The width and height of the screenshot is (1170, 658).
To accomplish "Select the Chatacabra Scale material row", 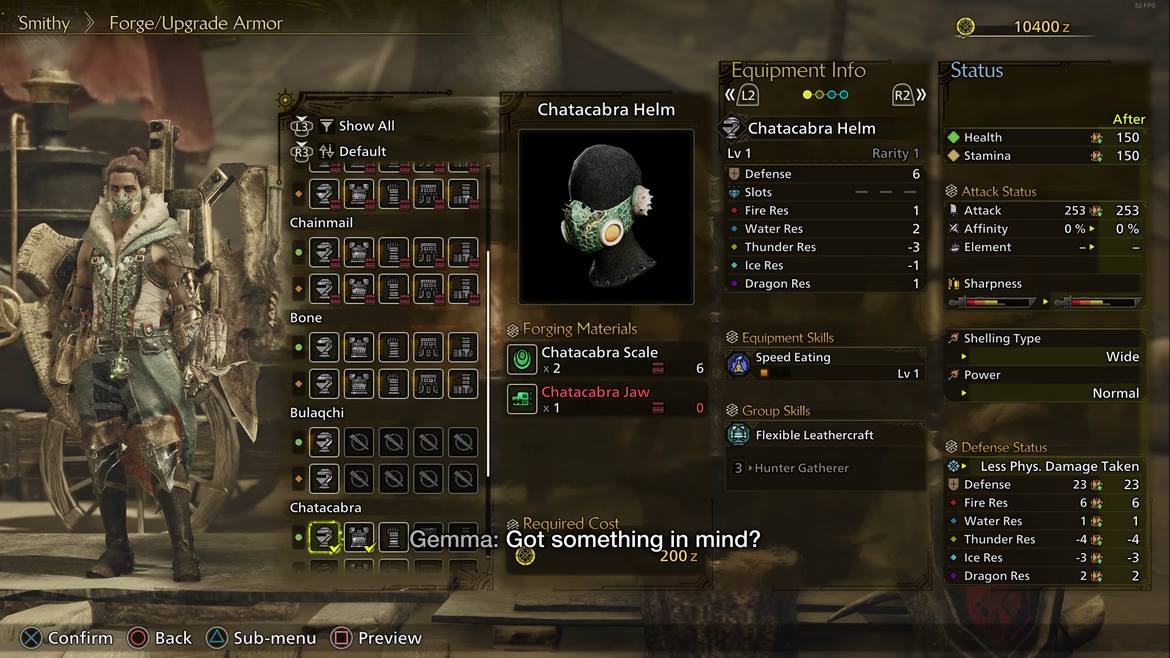I will (x=606, y=360).
